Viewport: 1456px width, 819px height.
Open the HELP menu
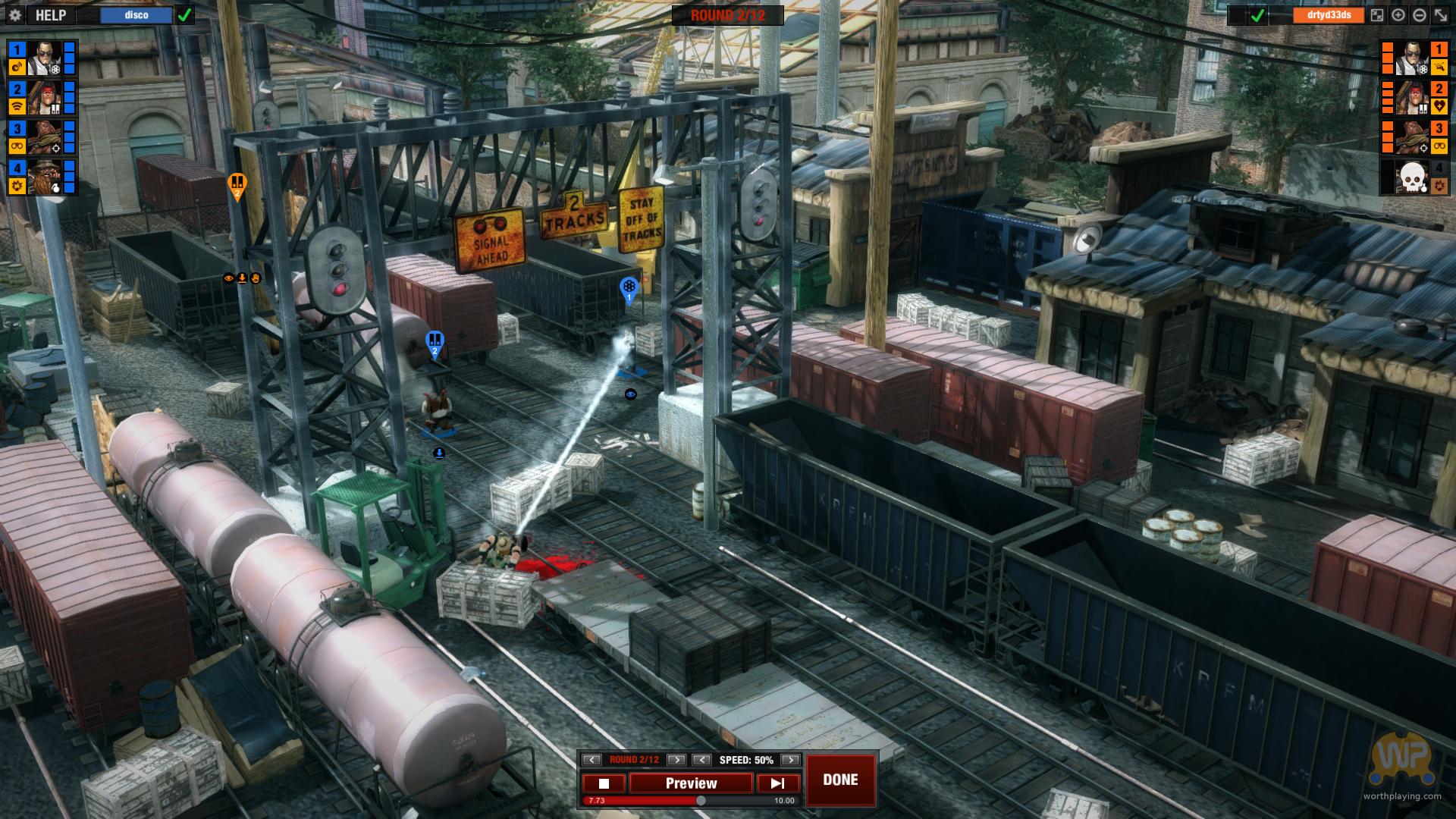(51, 15)
